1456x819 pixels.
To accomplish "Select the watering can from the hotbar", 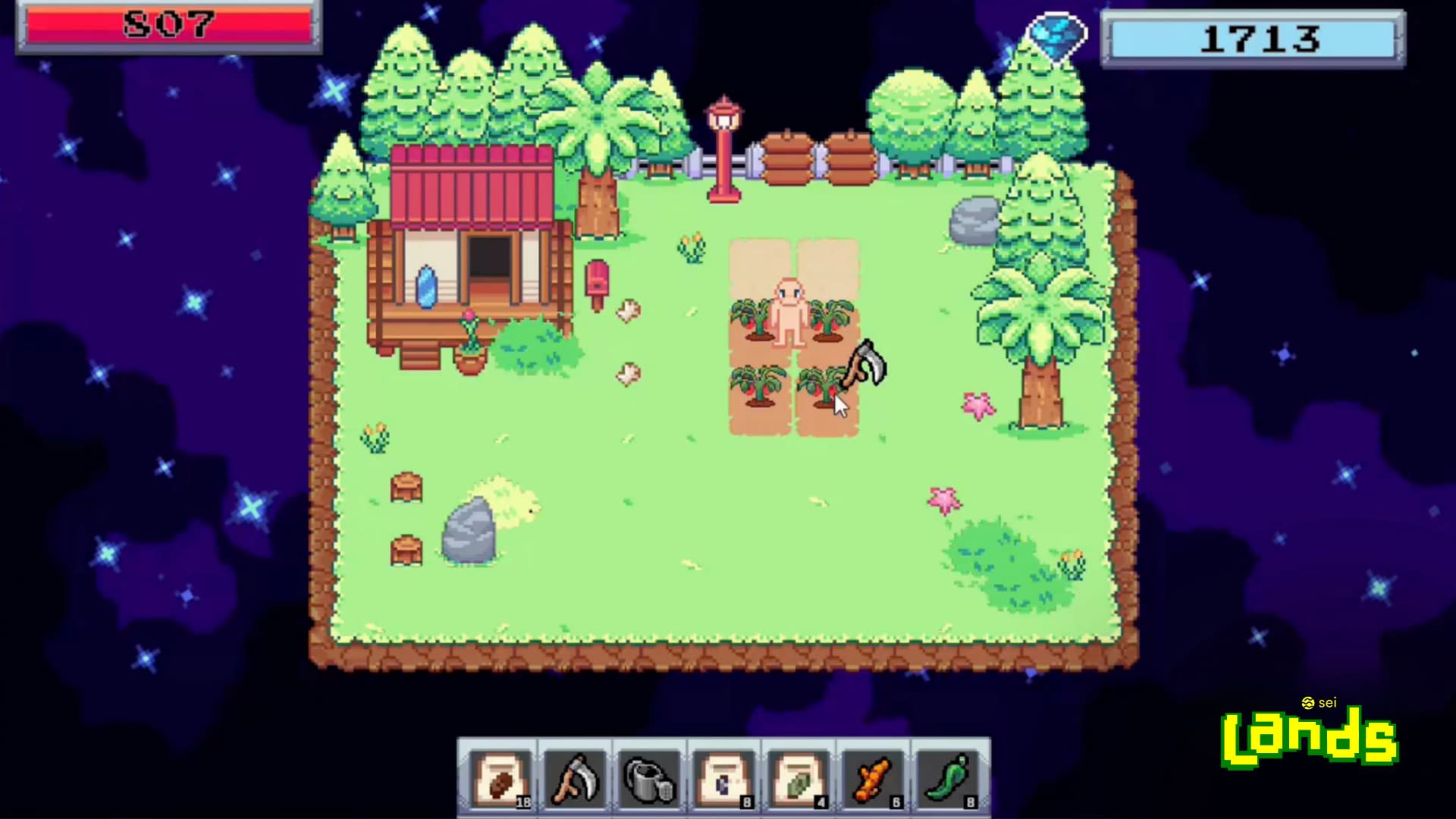I will pyautogui.click(x=650, y=777).
